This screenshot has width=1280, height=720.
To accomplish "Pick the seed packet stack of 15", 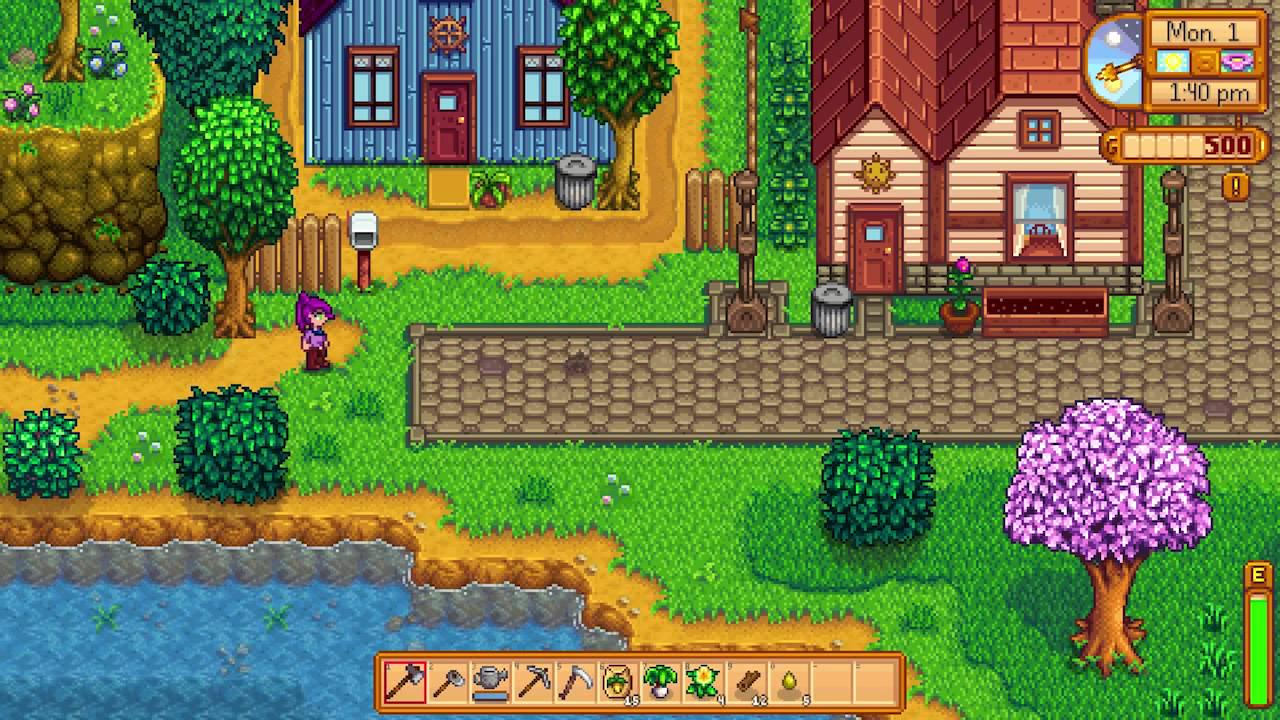I will [619, 683].
